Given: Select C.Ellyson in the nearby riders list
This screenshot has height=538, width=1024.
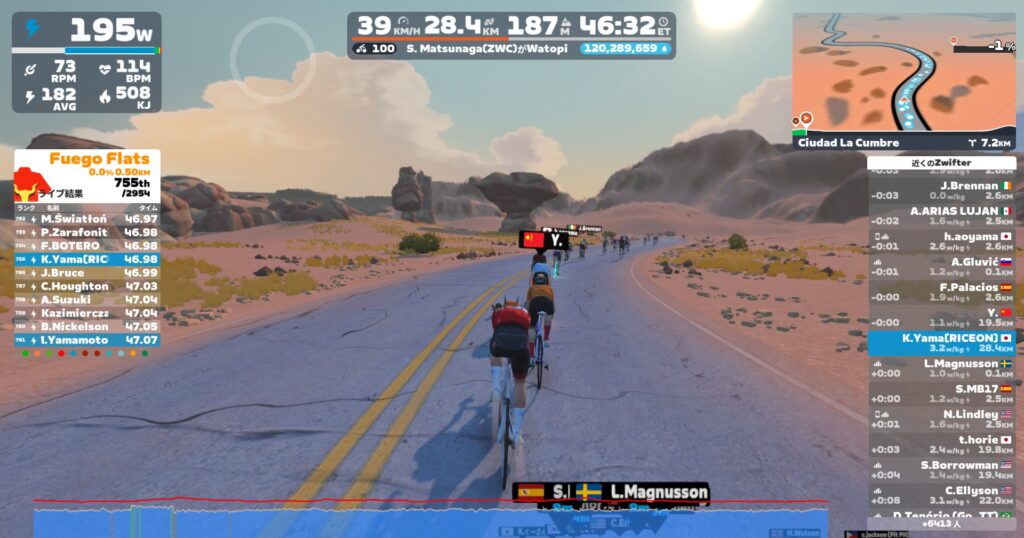Looking at the screenshot, I should 941,495.
